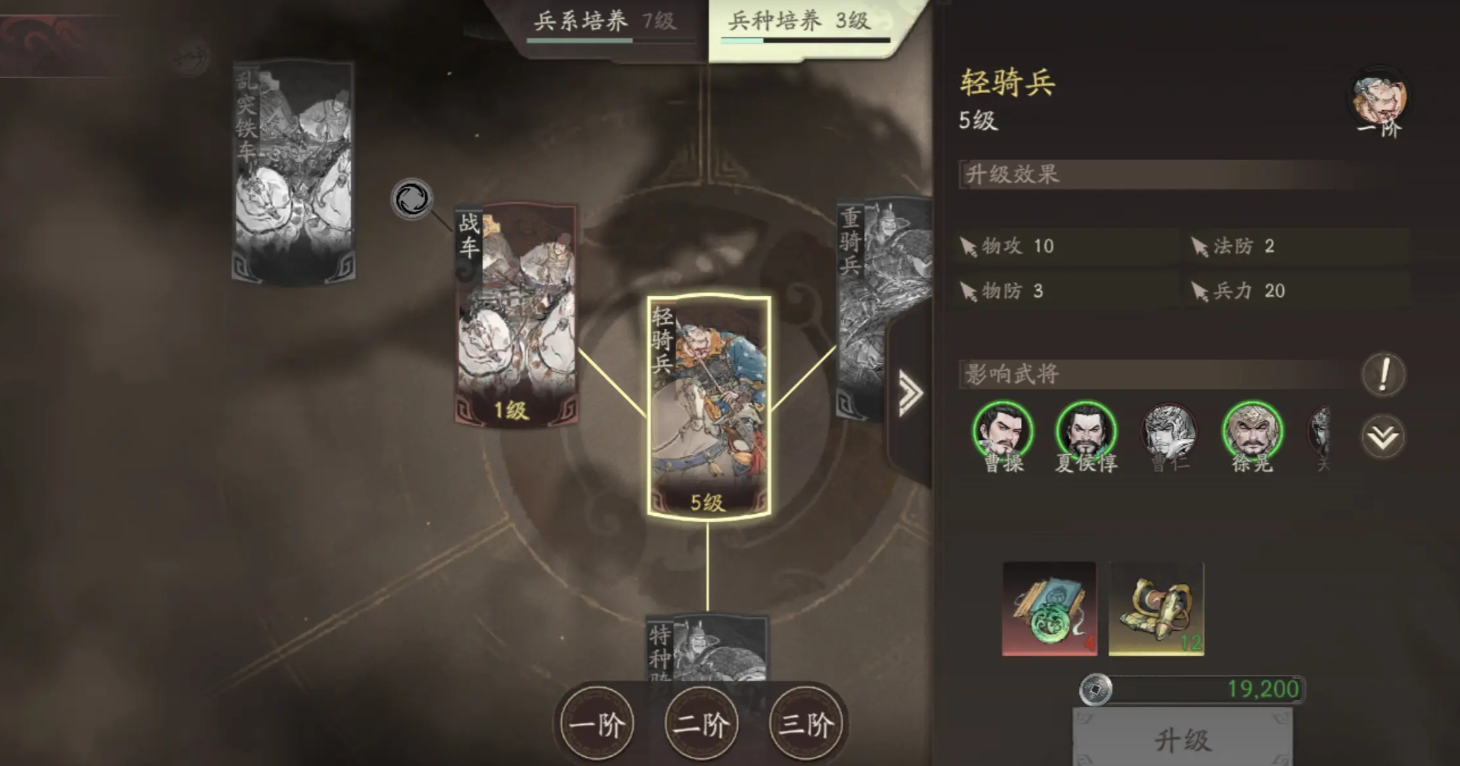Select the saddle material icon showing 12
The width and height of the screenshot is (1460, 766).
click(1156, 607)
